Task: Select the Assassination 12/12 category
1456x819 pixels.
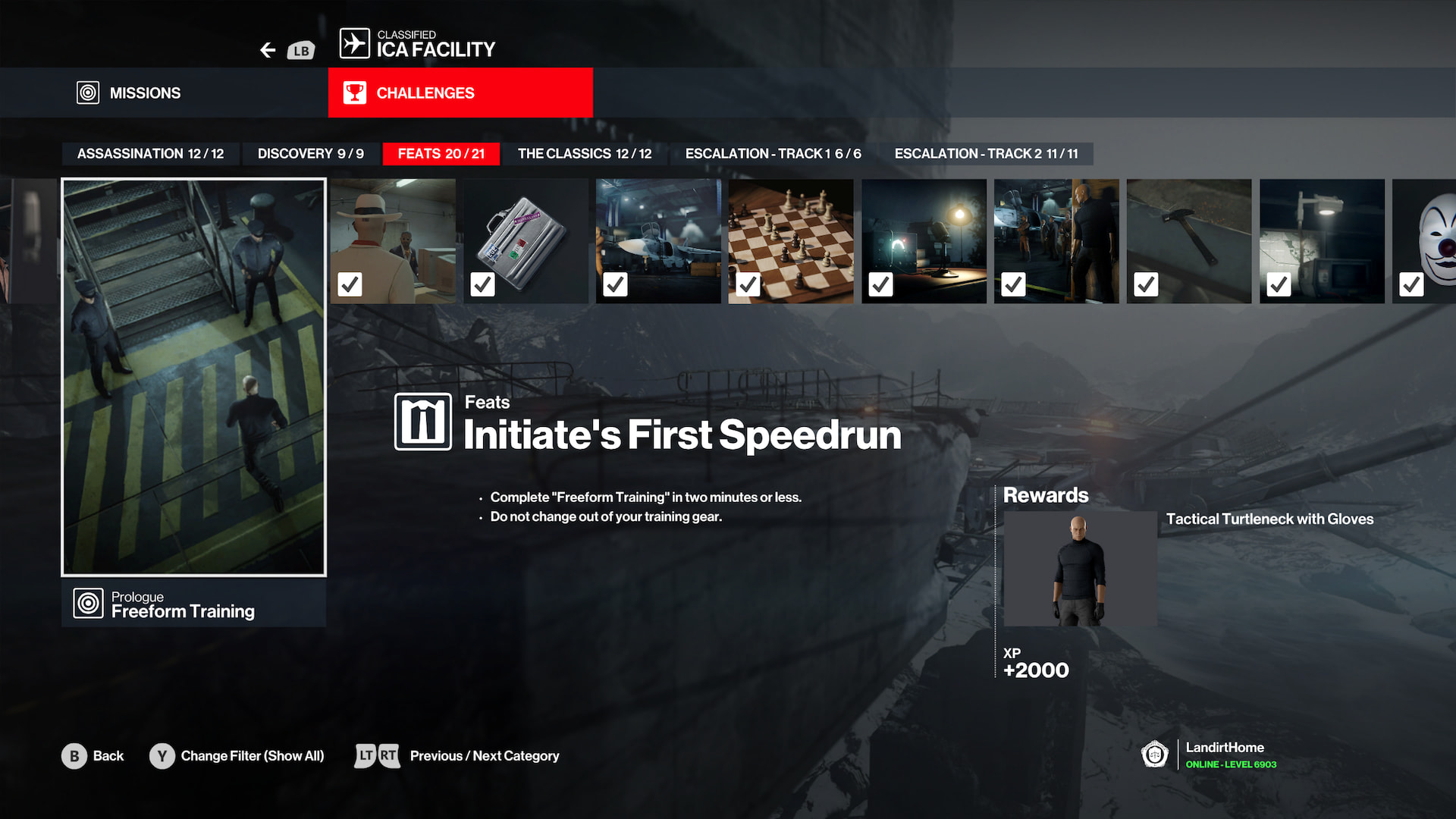Action: pos(150,154)
